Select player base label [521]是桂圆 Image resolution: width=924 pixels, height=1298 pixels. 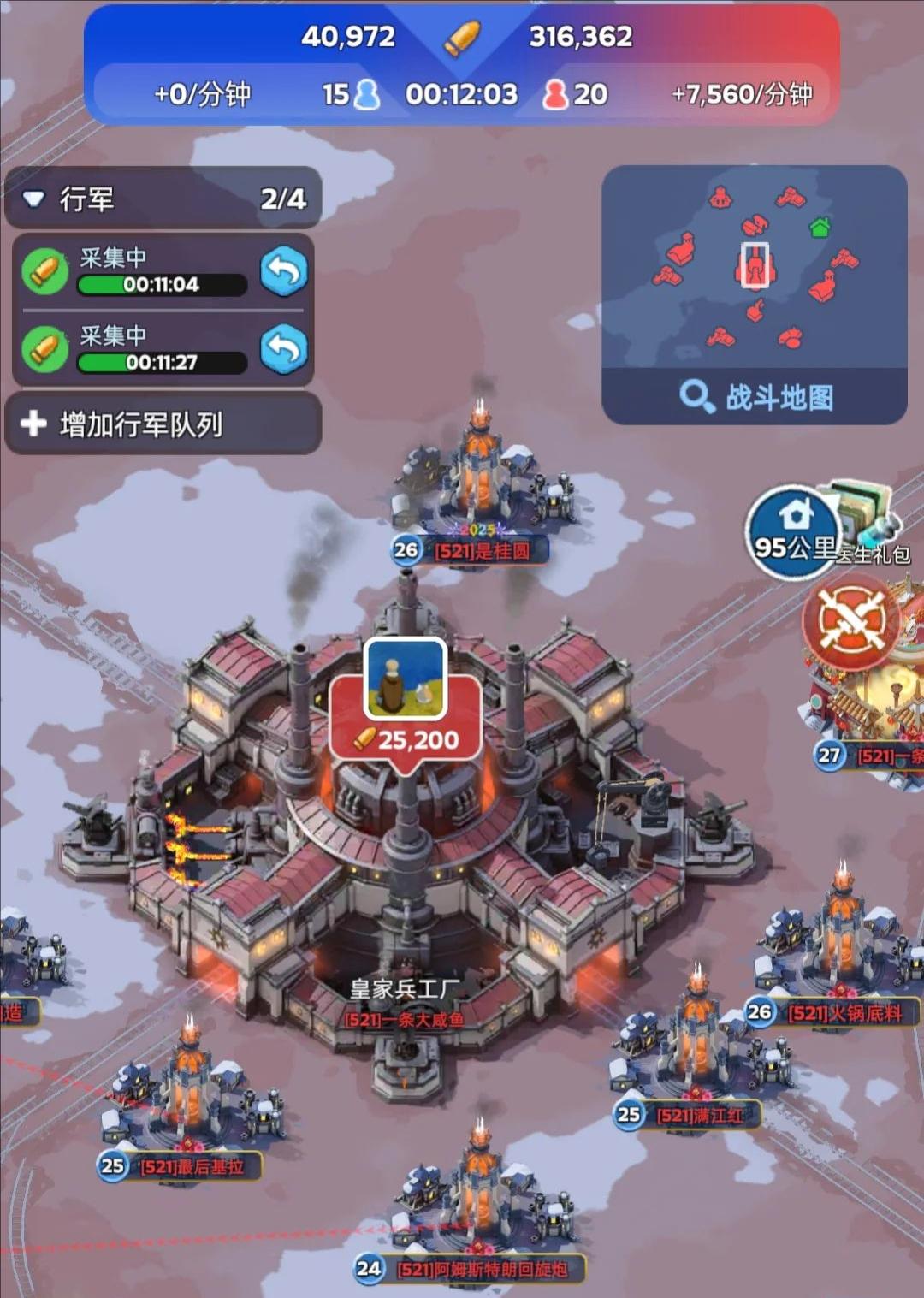[482, 551]
